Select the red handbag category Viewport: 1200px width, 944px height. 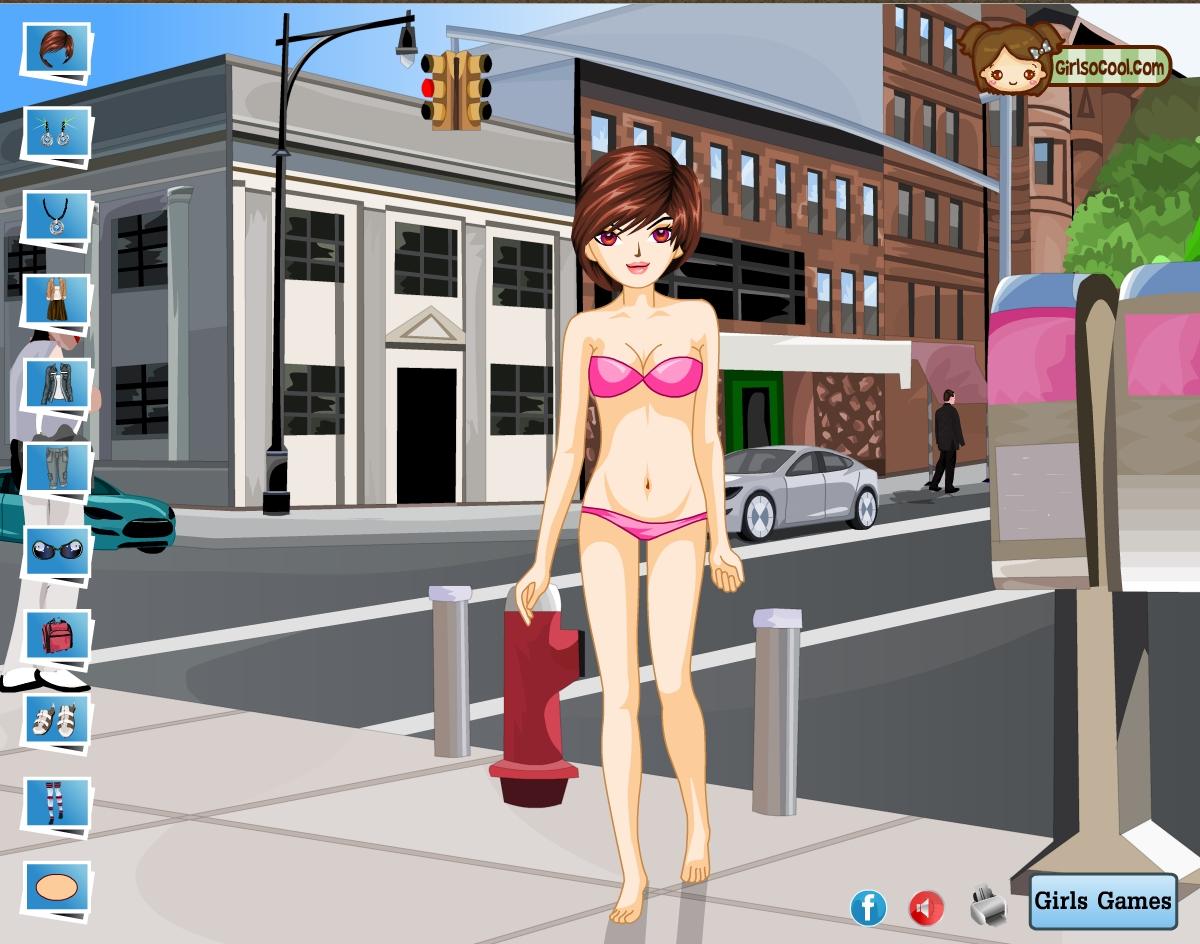point(56,635)
